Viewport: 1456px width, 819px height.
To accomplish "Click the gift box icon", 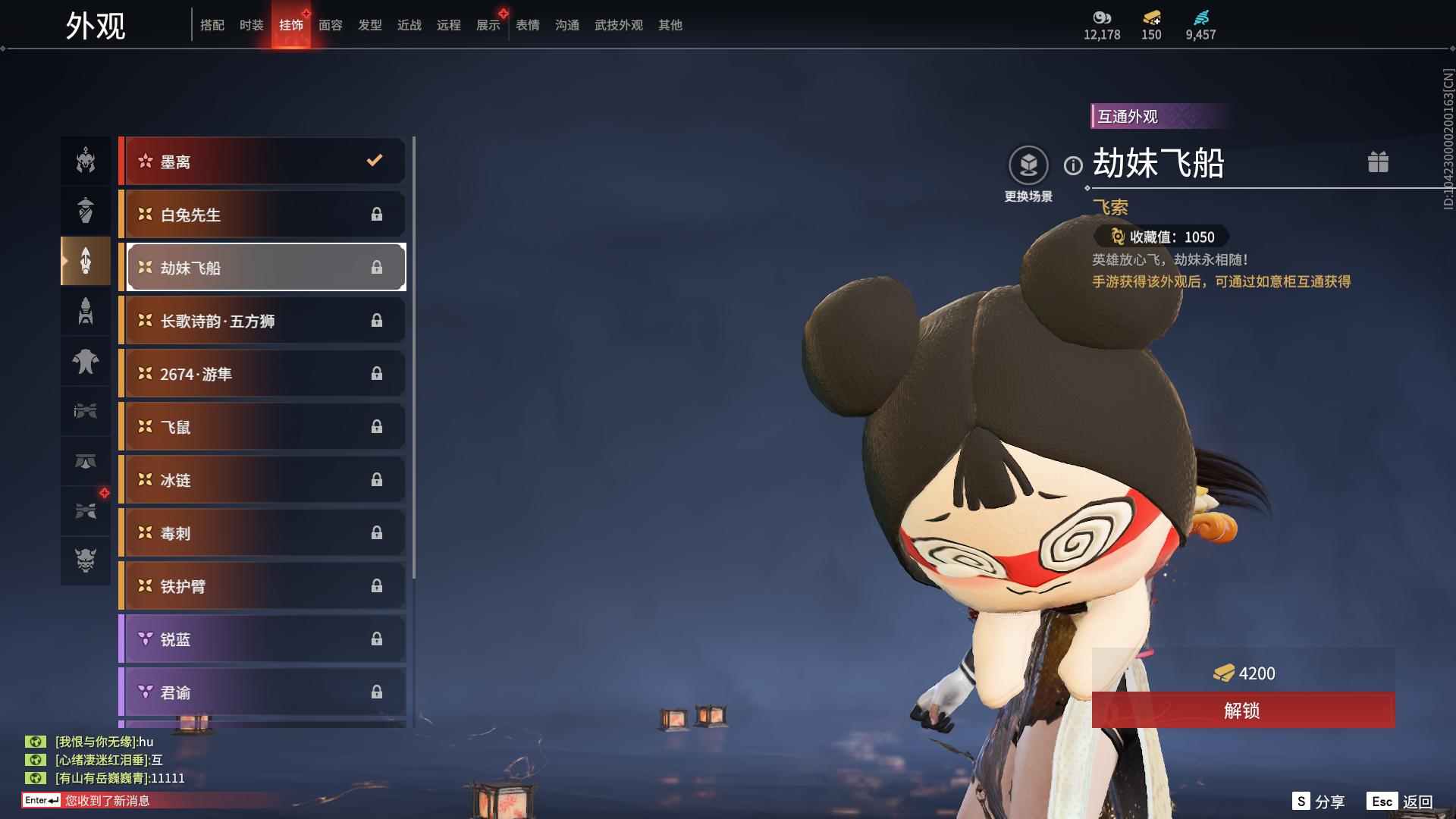I will [x=1378, y=162].
